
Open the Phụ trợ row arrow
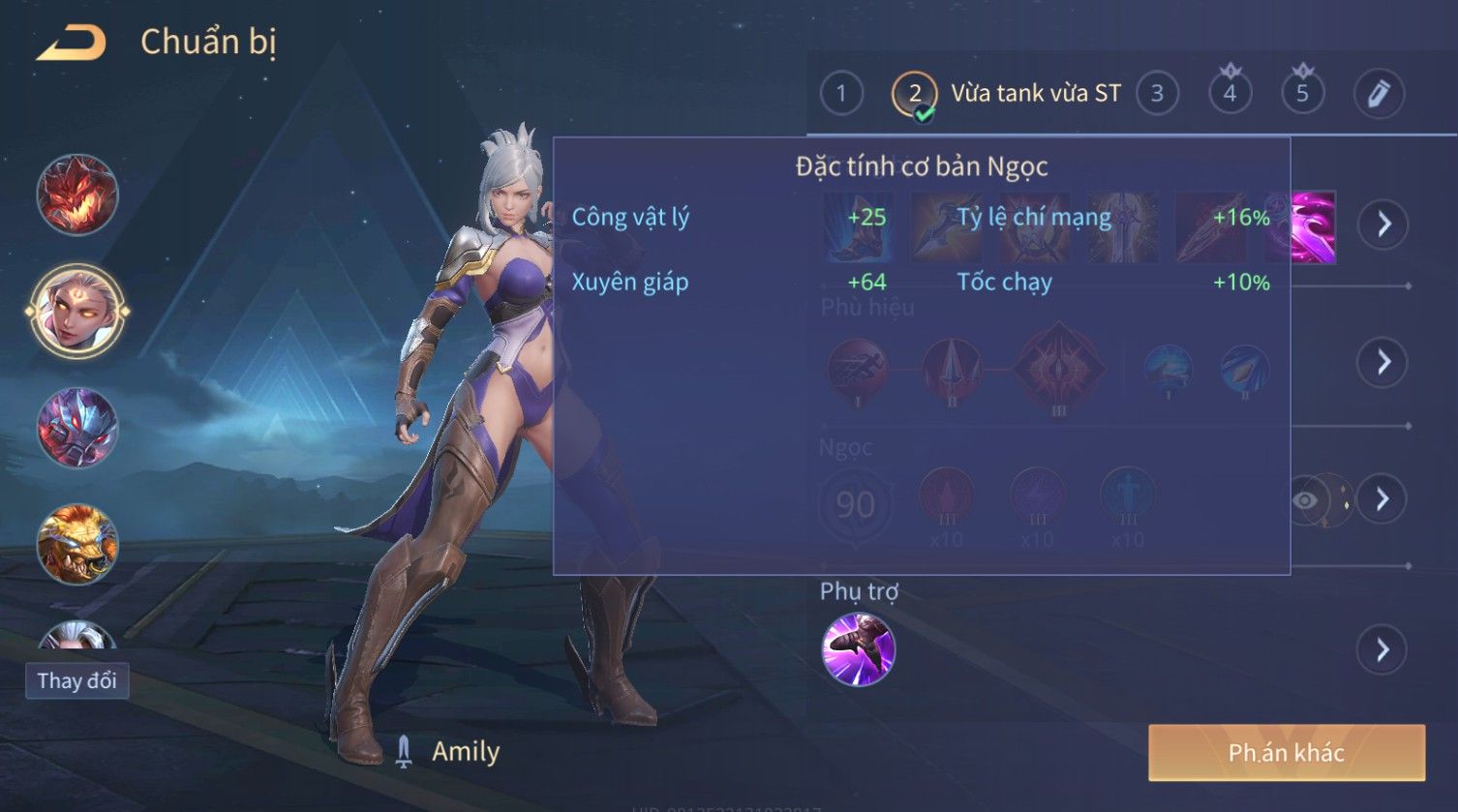pyautogui.click(x=1382, y=649)
